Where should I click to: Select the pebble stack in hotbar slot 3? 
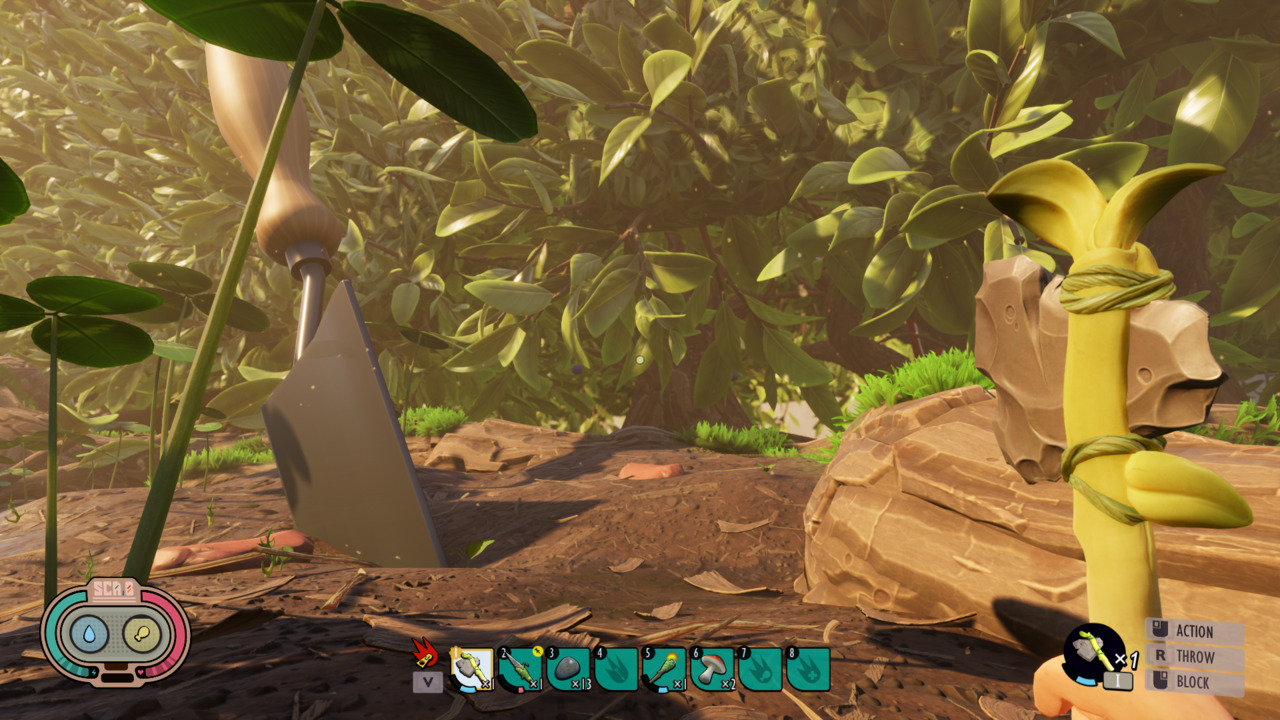coord(568,666)
